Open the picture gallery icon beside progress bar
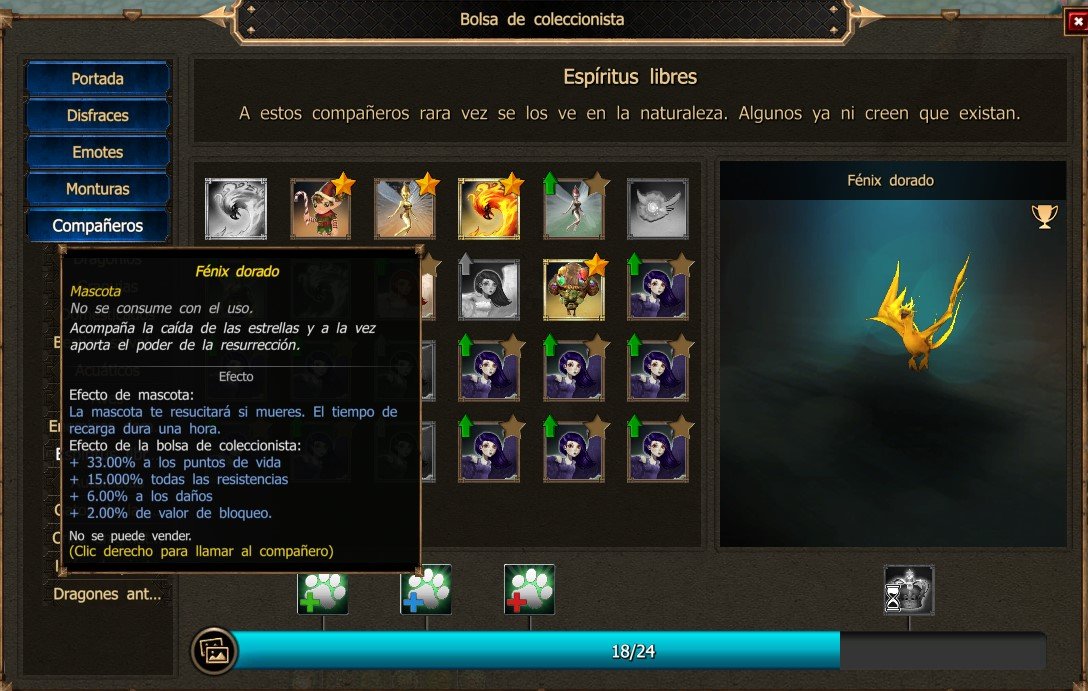 point(215,651)
